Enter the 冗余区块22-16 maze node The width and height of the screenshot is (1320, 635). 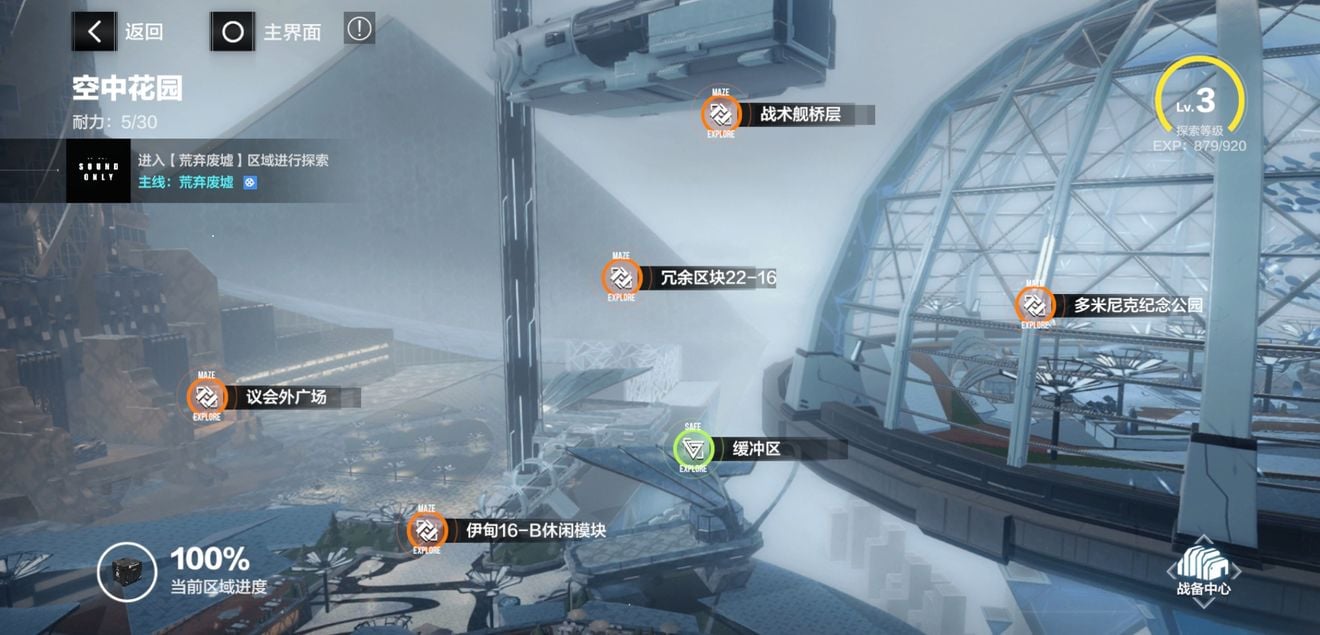tap(622, 278)
